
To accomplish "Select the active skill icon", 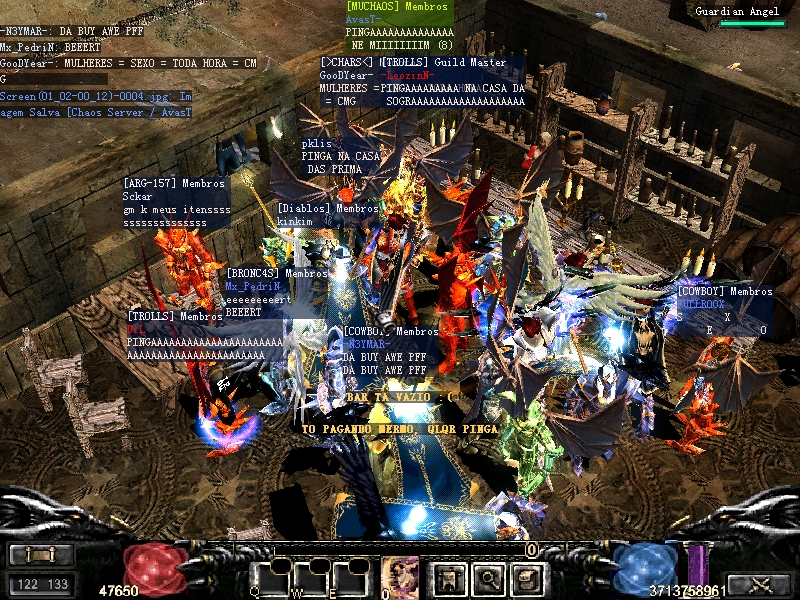I will (400, 577).
